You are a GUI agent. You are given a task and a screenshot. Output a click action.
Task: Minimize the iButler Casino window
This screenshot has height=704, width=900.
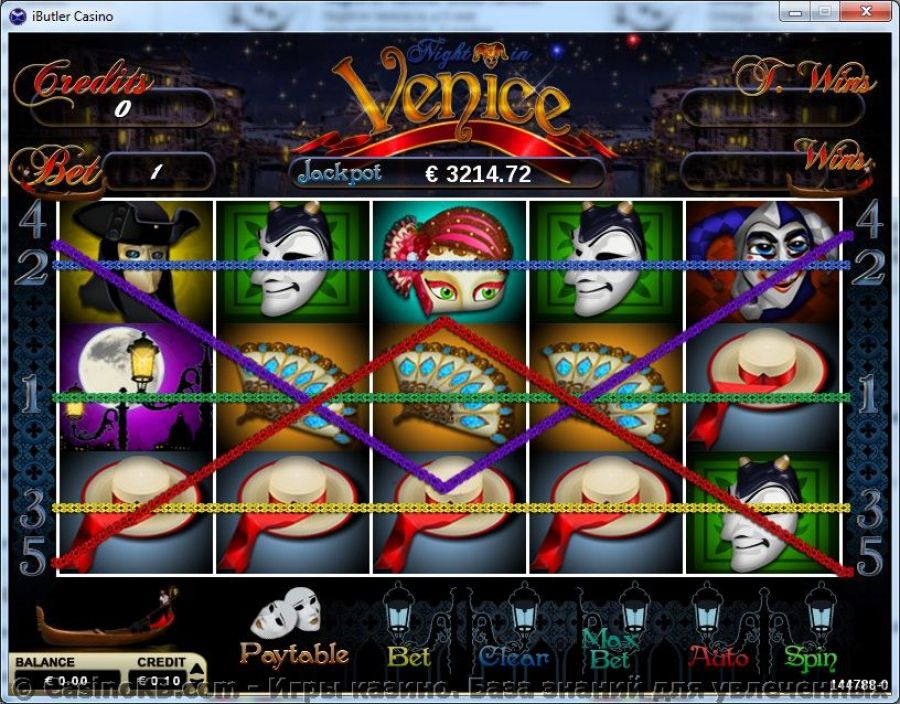pyautogui.click(x=794, y=11)
